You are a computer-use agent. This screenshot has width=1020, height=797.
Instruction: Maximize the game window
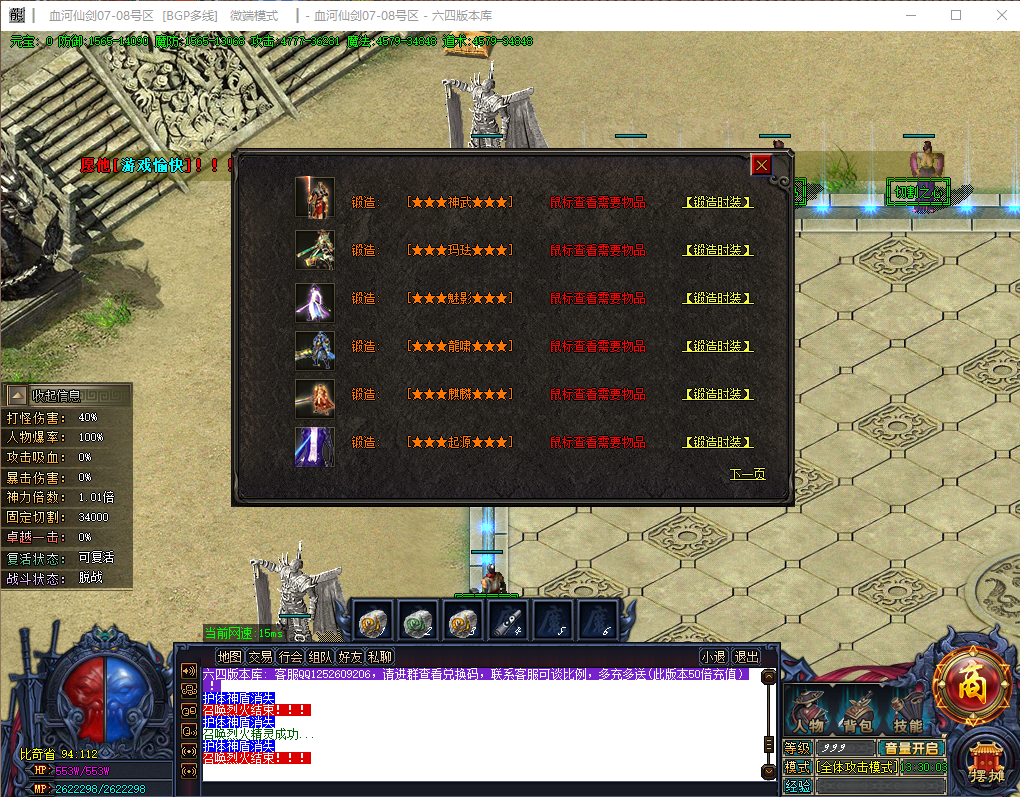pyautogui.click(x=955, y=15)
